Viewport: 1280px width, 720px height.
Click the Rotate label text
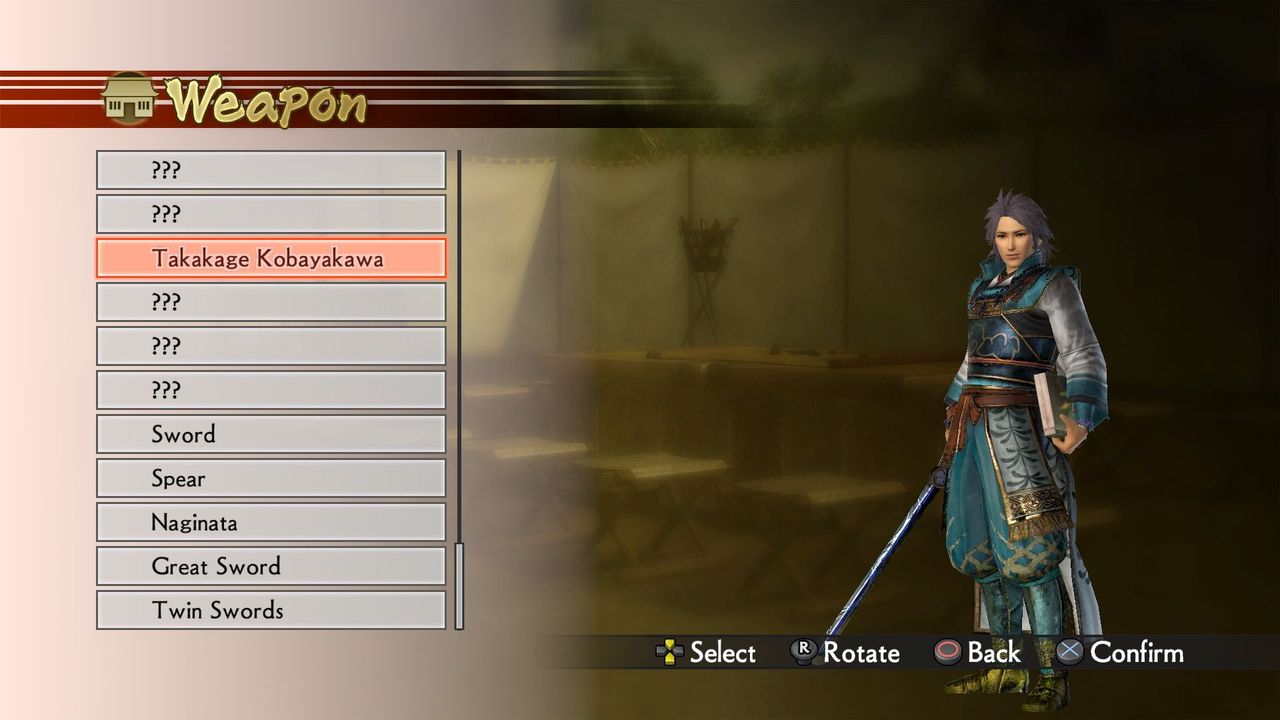pyautogui.click(x=862, y=653)
